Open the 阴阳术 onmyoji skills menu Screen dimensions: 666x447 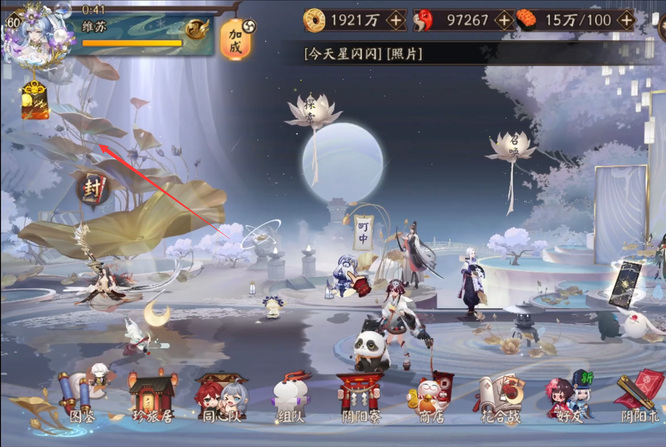point(636,397)
